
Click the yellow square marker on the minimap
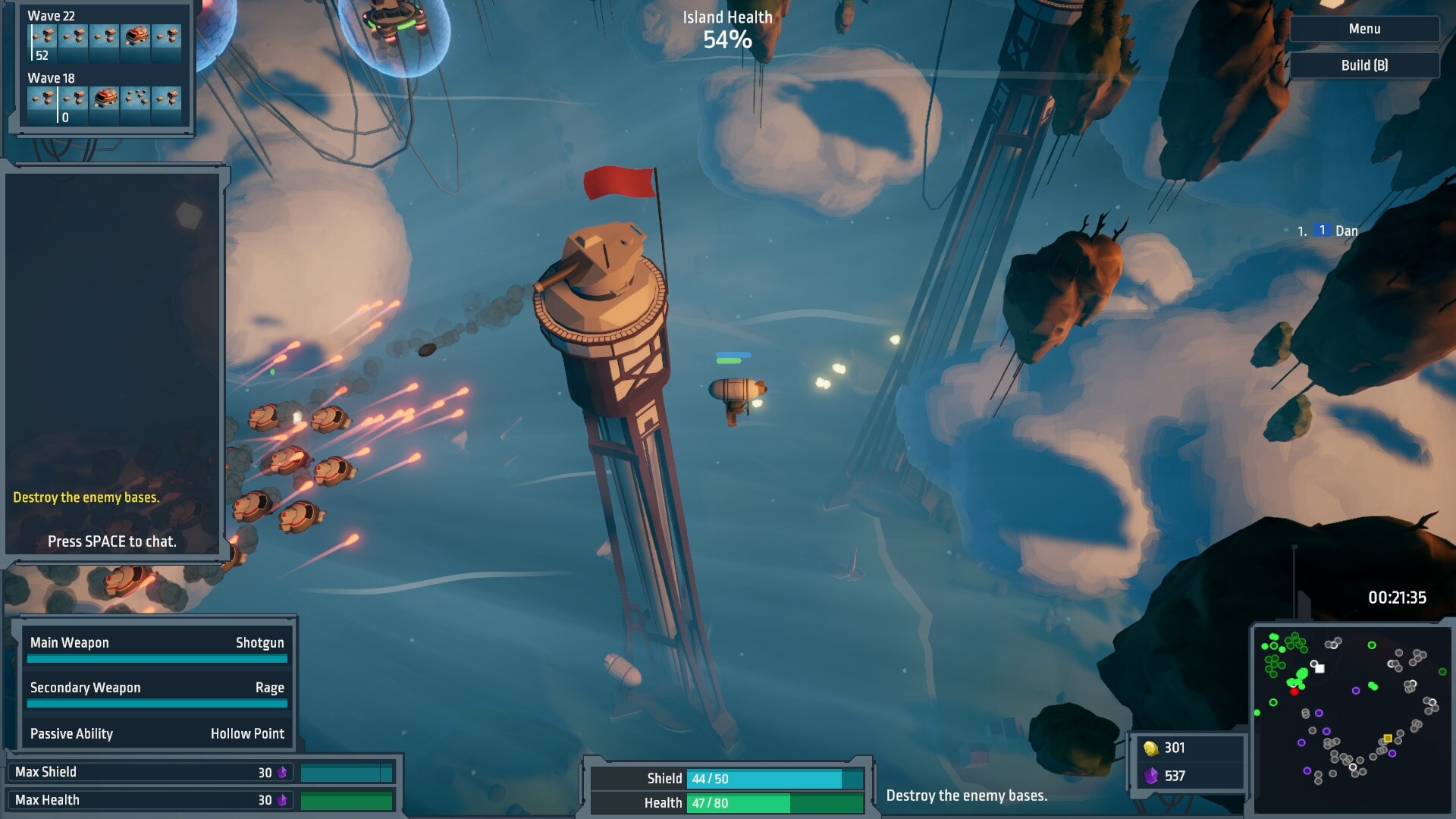(1388, 739)
